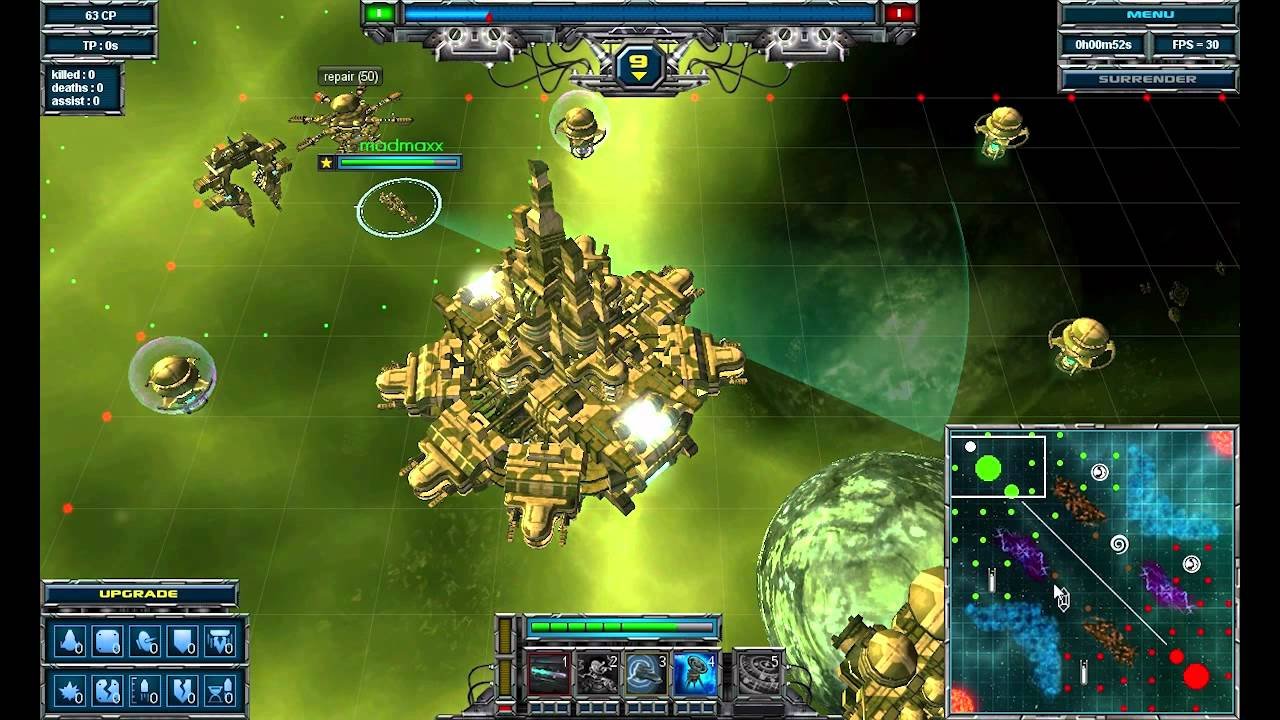The width and height of the screenshot is (1280, 720).
Task: Trigger ability 3, the blue swirl ship
Action: [x=646, y=673]
